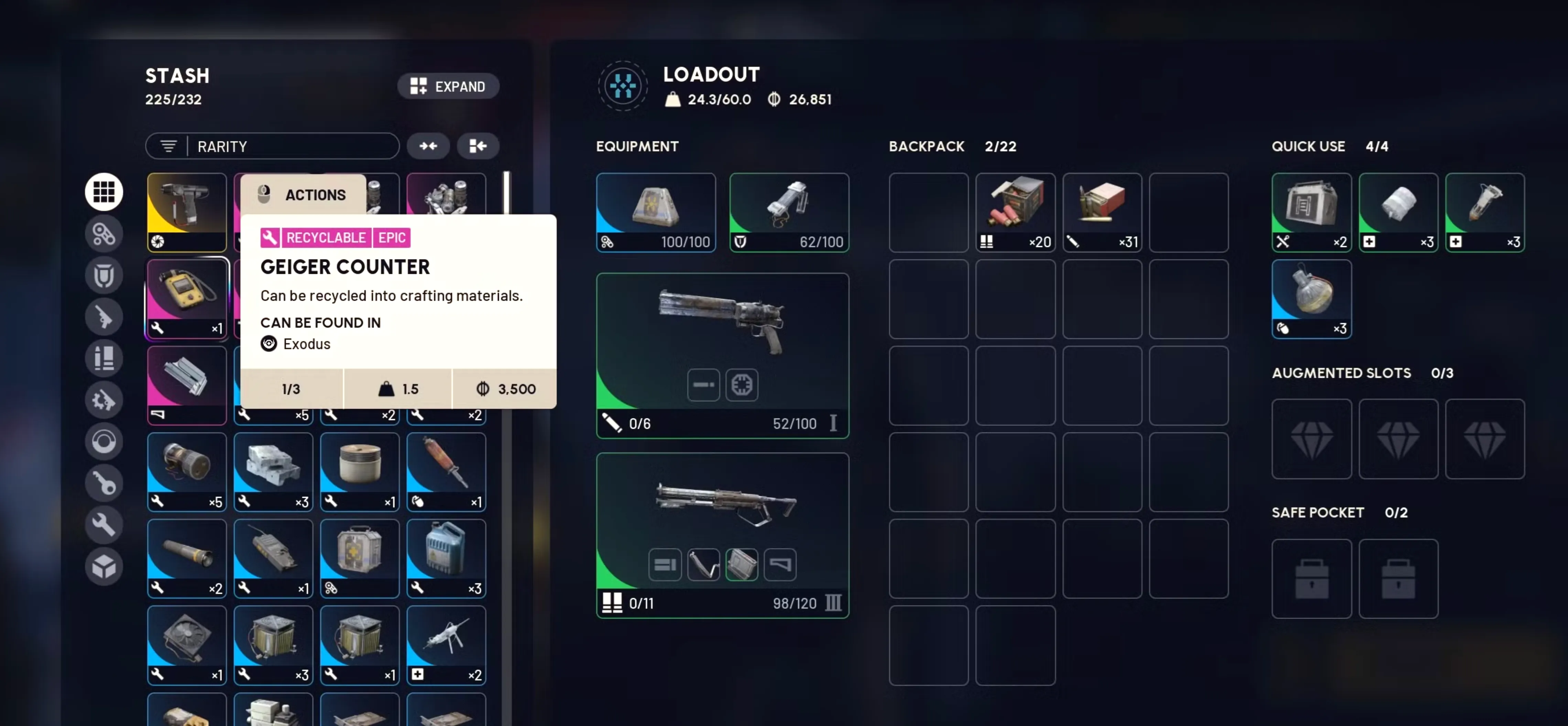The width and height of the screenshot is (1568, 726).
Task: Open the Rarity sort dropdown
Action: (x=272, y=146)
